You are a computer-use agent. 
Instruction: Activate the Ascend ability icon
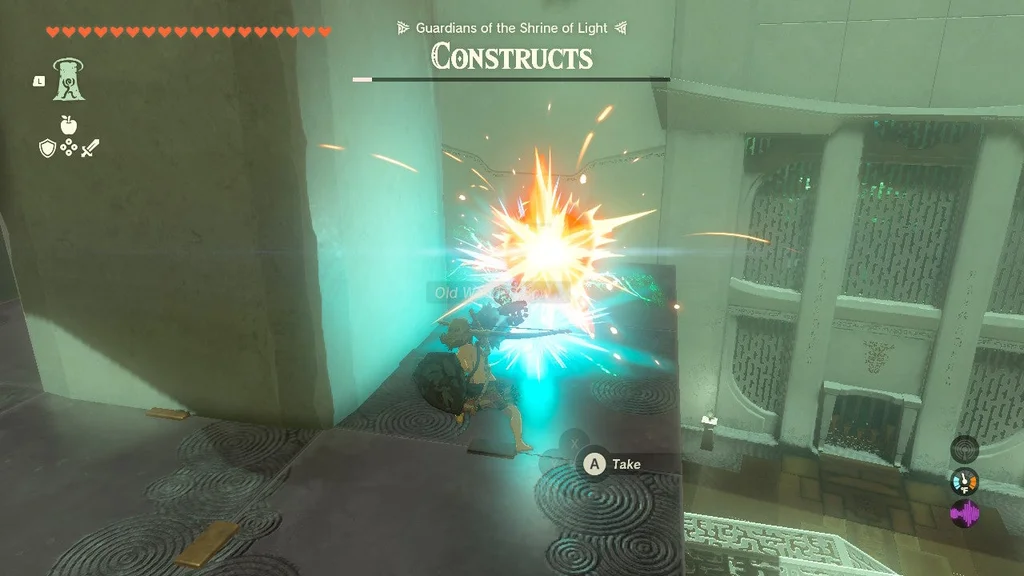(68, 80)
